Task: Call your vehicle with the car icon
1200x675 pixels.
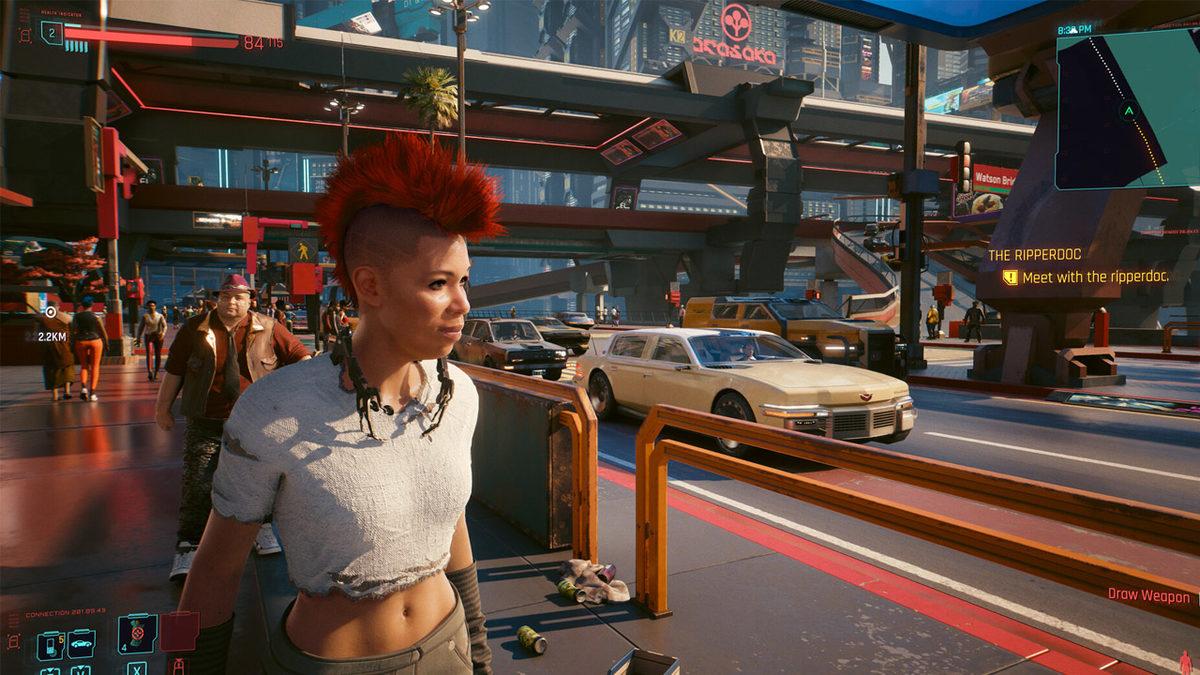Action: (81, 644)
